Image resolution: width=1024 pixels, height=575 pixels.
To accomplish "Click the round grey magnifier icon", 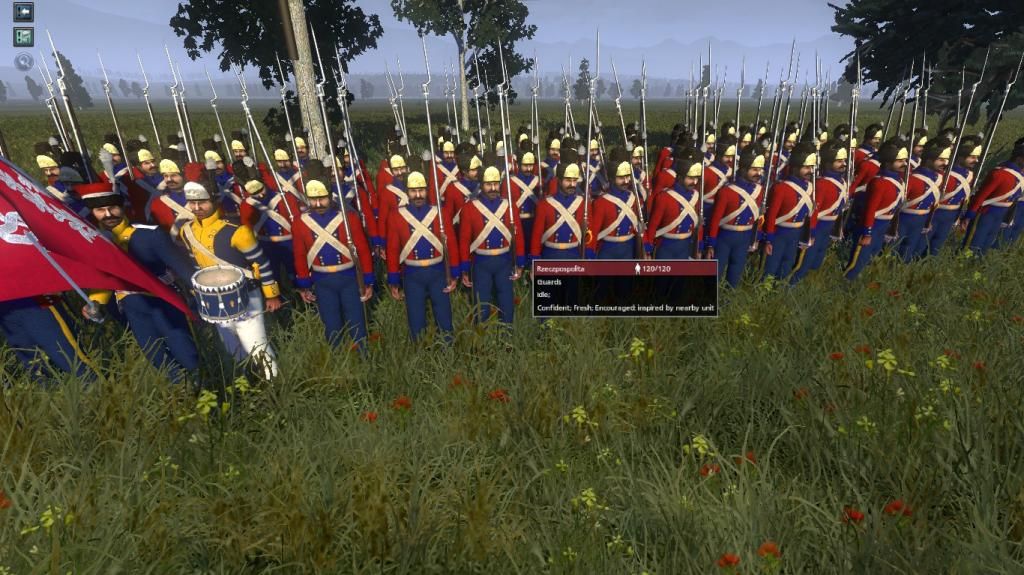I will (23, 61).
